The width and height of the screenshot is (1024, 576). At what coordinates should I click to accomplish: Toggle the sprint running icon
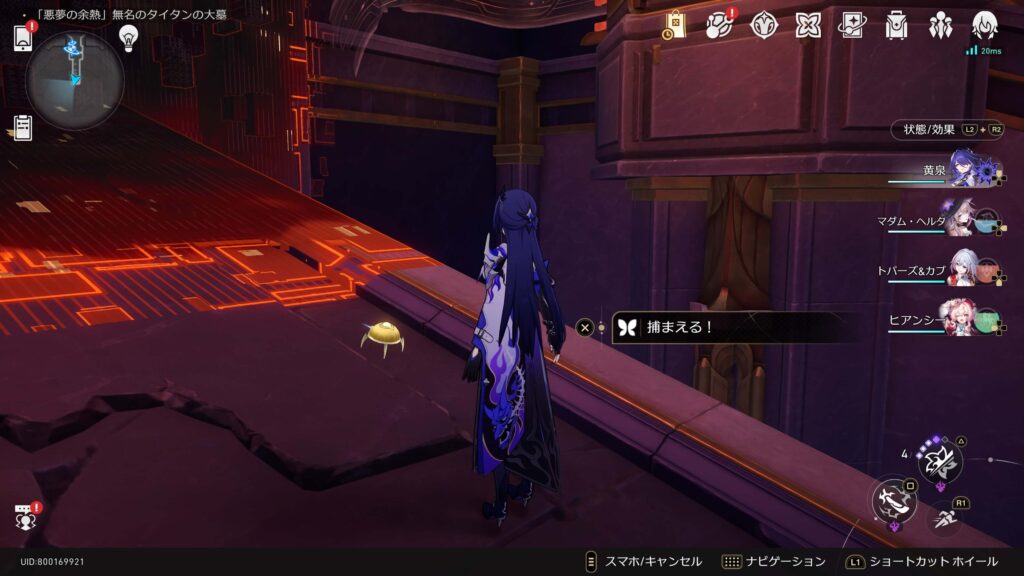[x=944, y=518]
